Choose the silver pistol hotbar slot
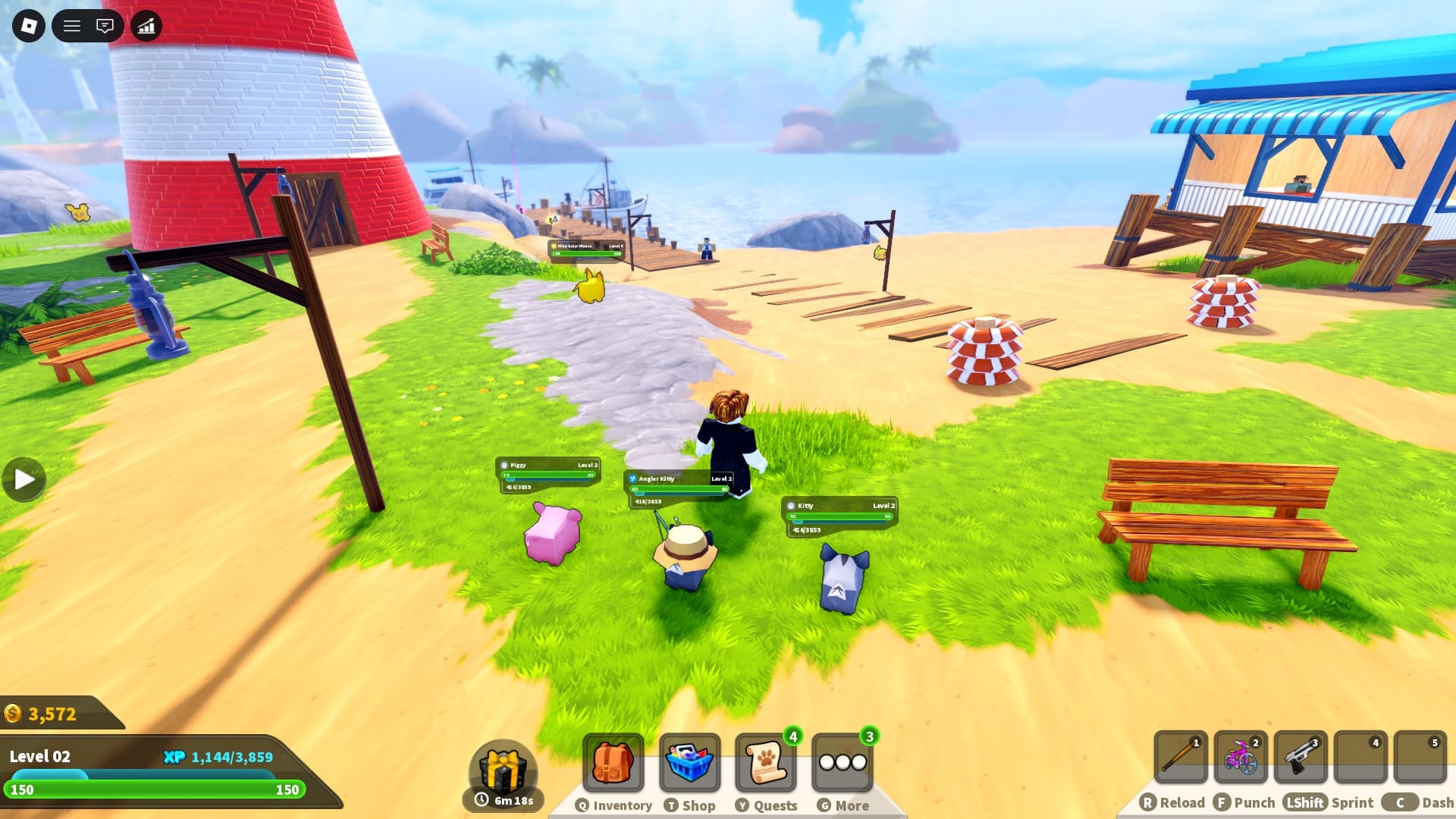 point(1301,757)
